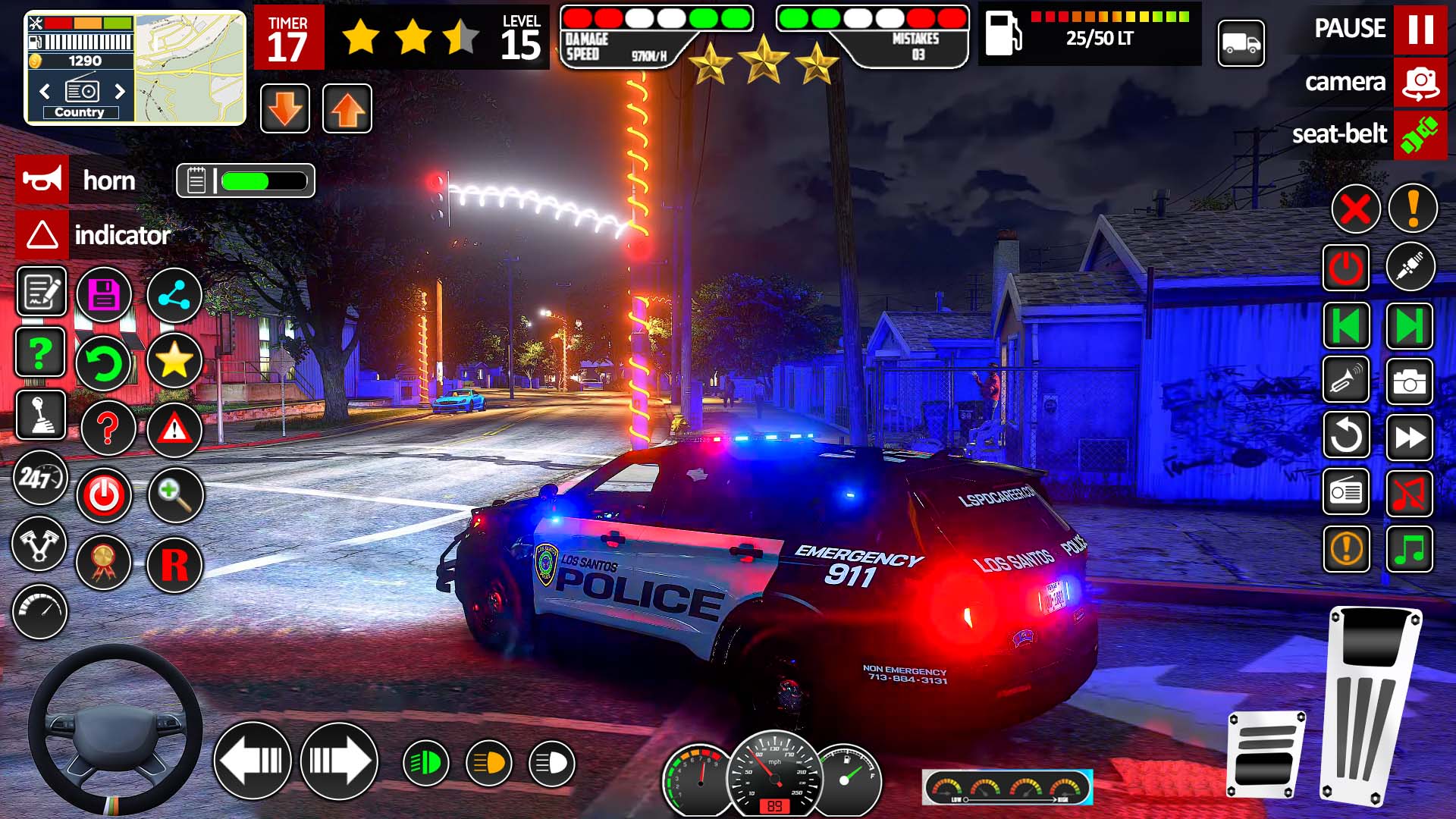
Task: Fasten the seat-belt
Action: pos(1420,134)
